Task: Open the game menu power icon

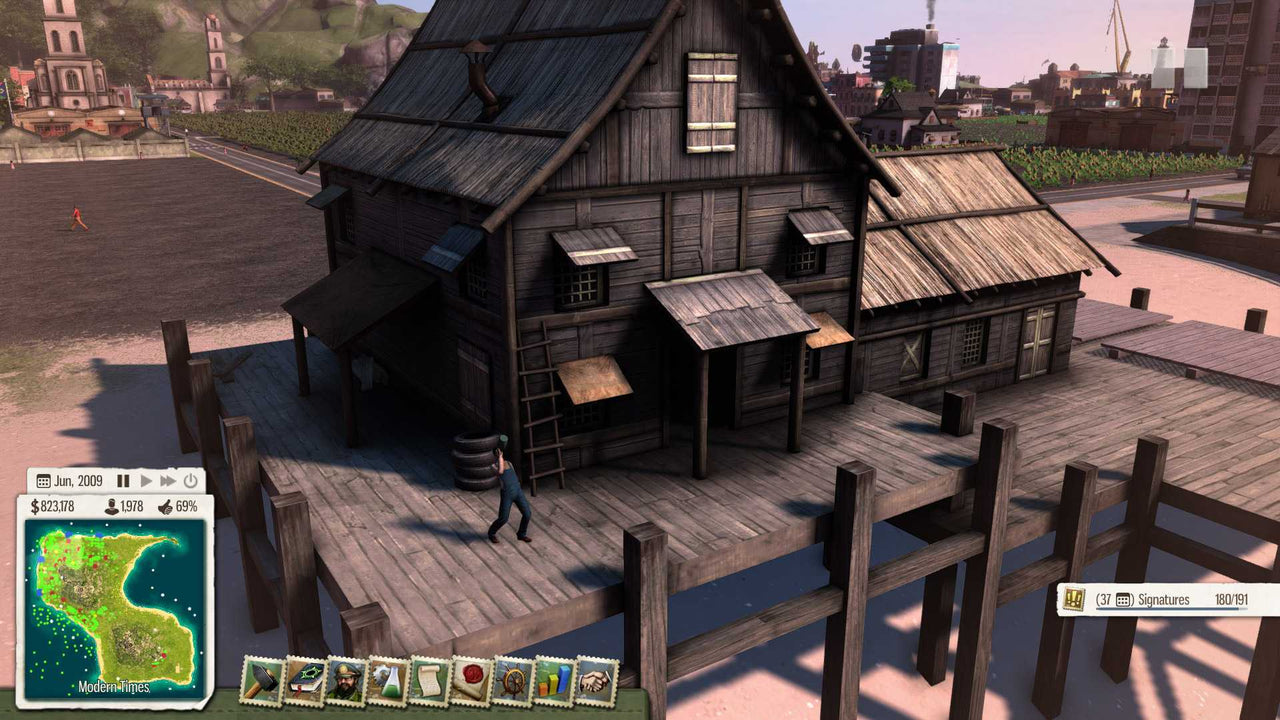Action: tap(189, 481)
